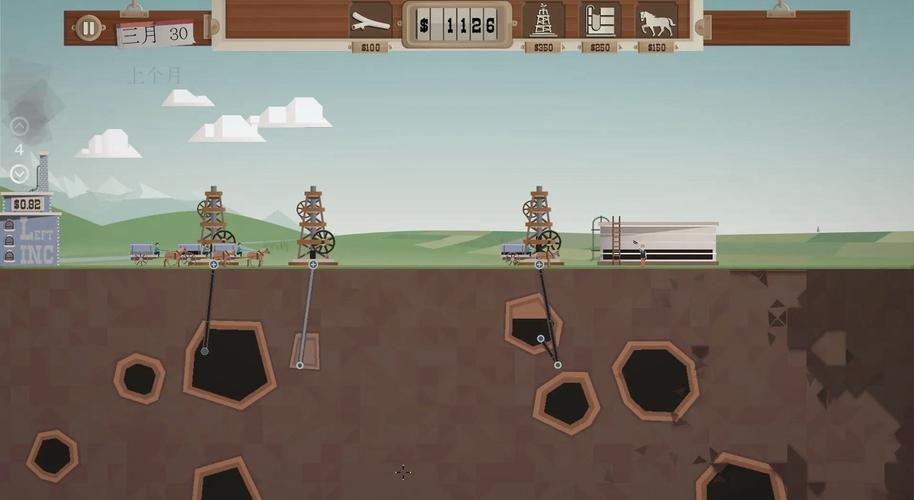Click the down arrow below the 4

[19, 173]
